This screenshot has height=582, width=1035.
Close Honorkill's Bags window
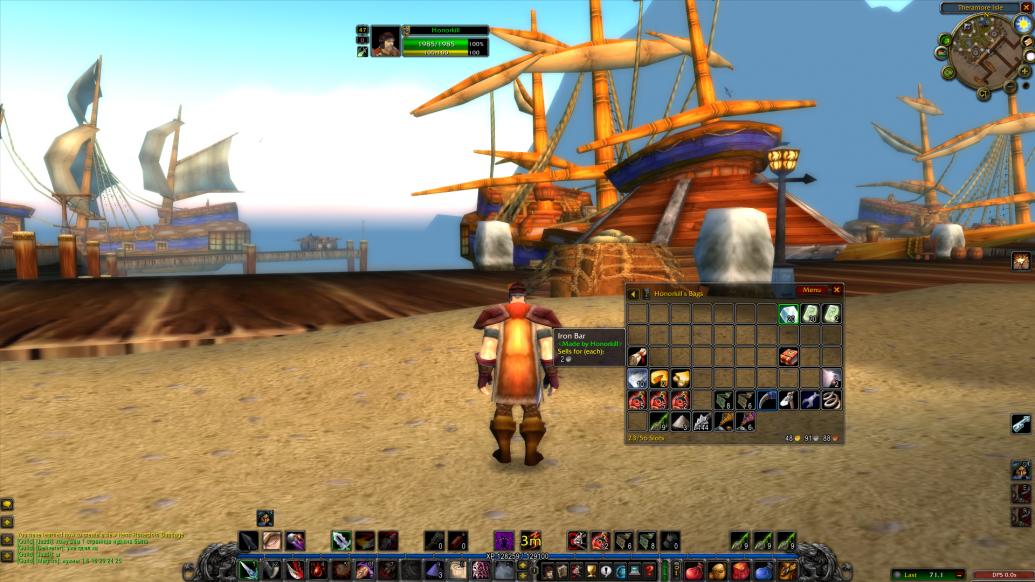point(837,291)
